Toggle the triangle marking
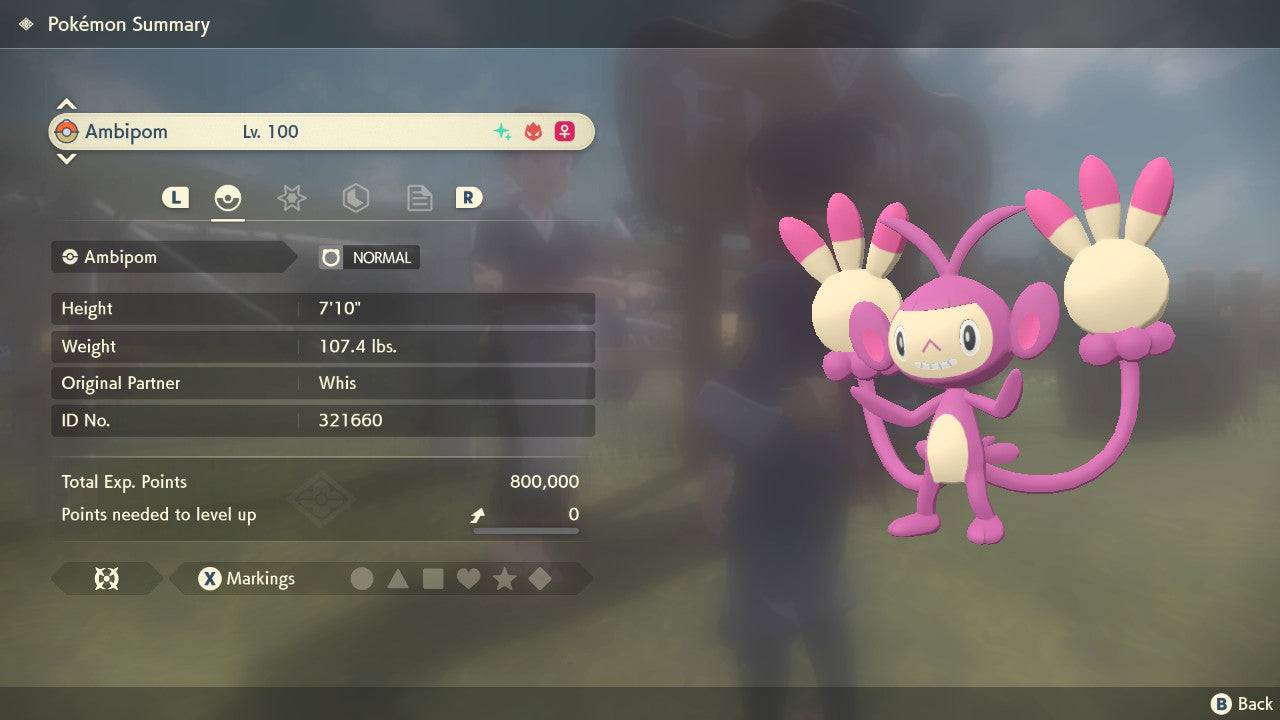 pos(398,579)
